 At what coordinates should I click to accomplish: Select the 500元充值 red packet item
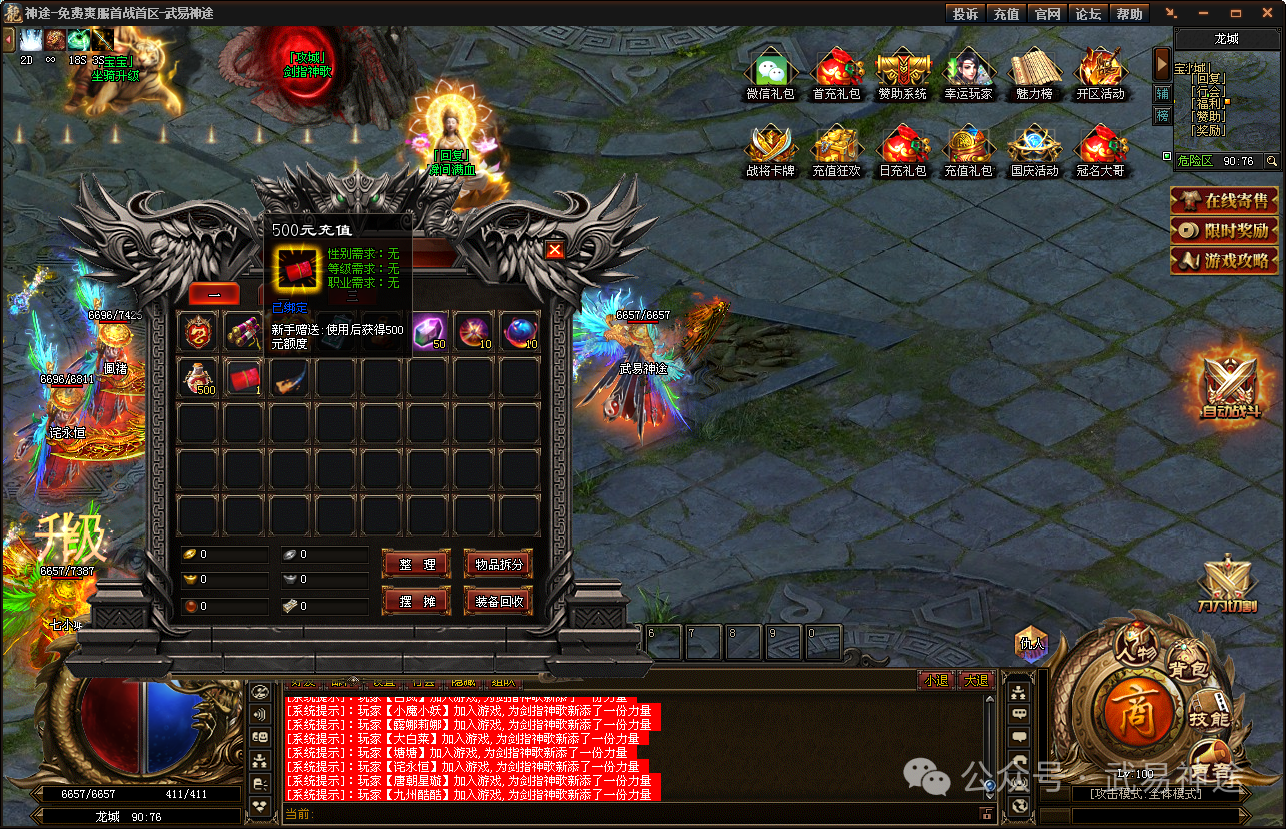(245, 377)
